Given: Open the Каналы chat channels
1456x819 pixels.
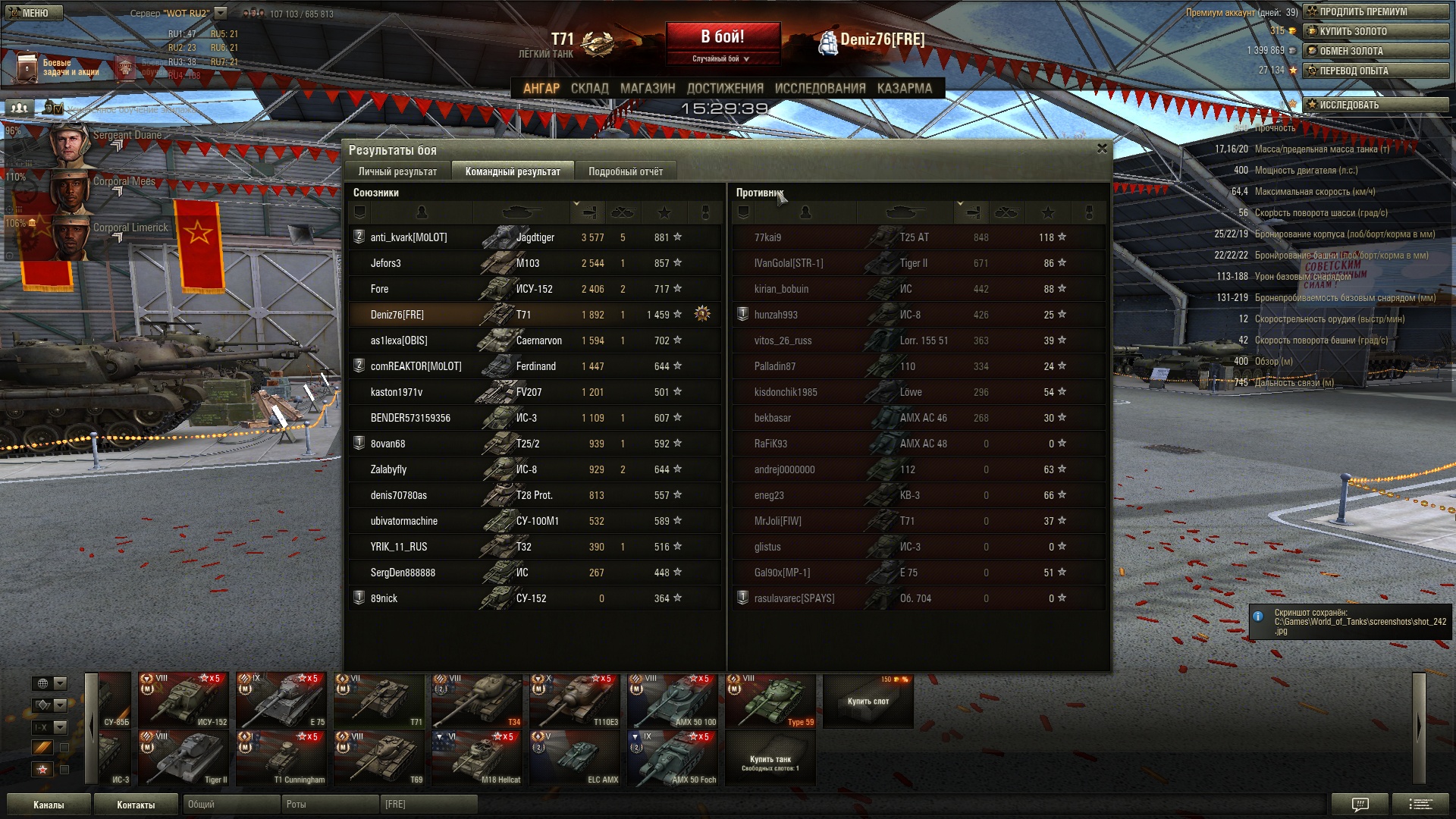Looking at the screenshot, I should pyautogui.click(x=49, y=805).
